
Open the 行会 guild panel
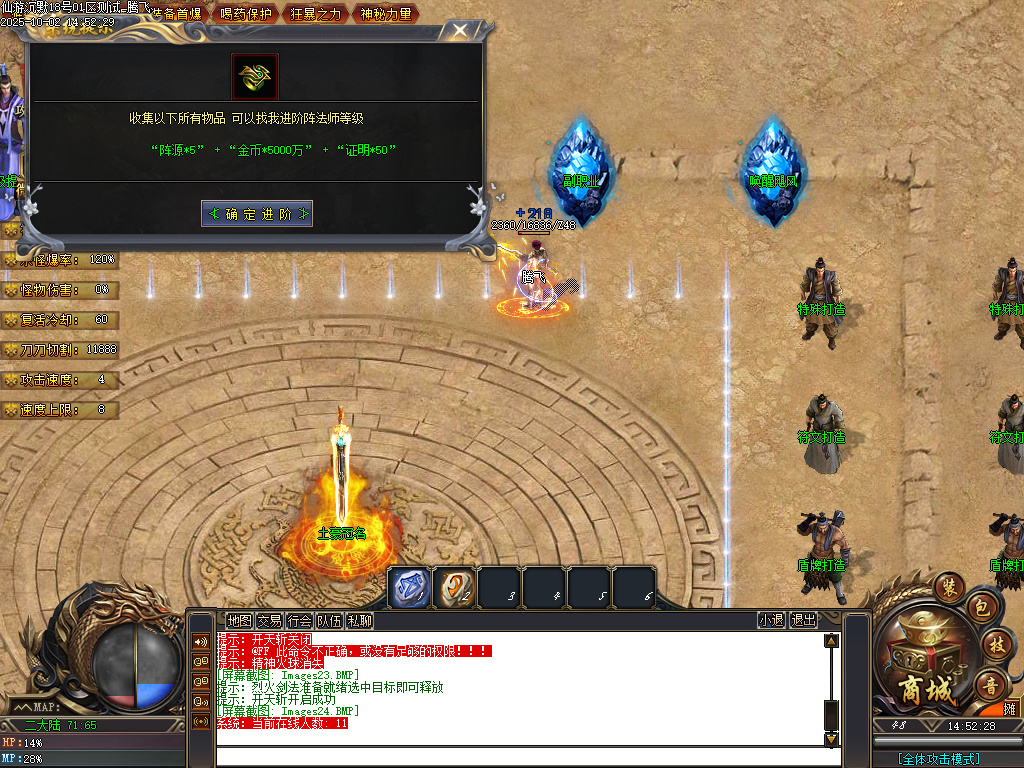[x=299, y=620]
